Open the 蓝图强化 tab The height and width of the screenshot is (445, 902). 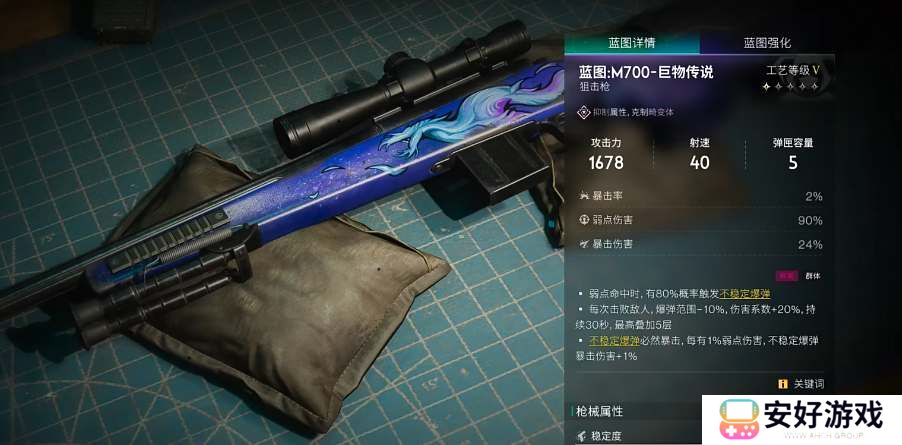point(767,43)
